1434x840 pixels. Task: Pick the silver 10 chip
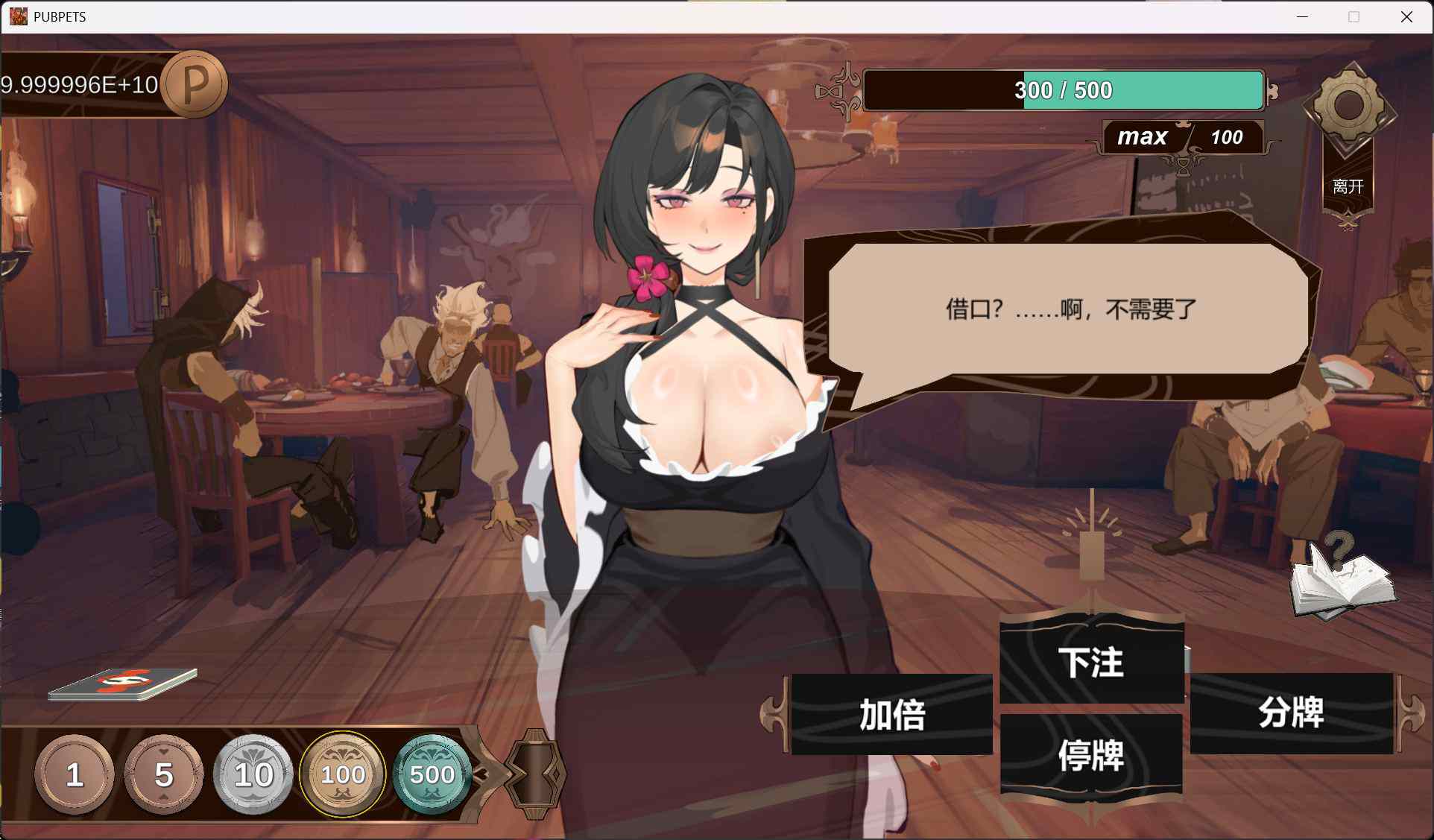253,775
